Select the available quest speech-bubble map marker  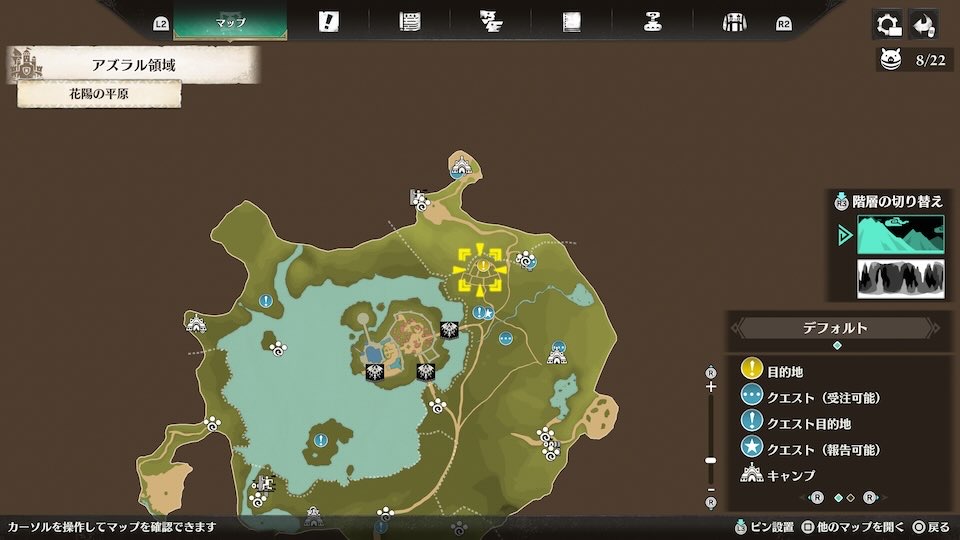tap(506, 338)
